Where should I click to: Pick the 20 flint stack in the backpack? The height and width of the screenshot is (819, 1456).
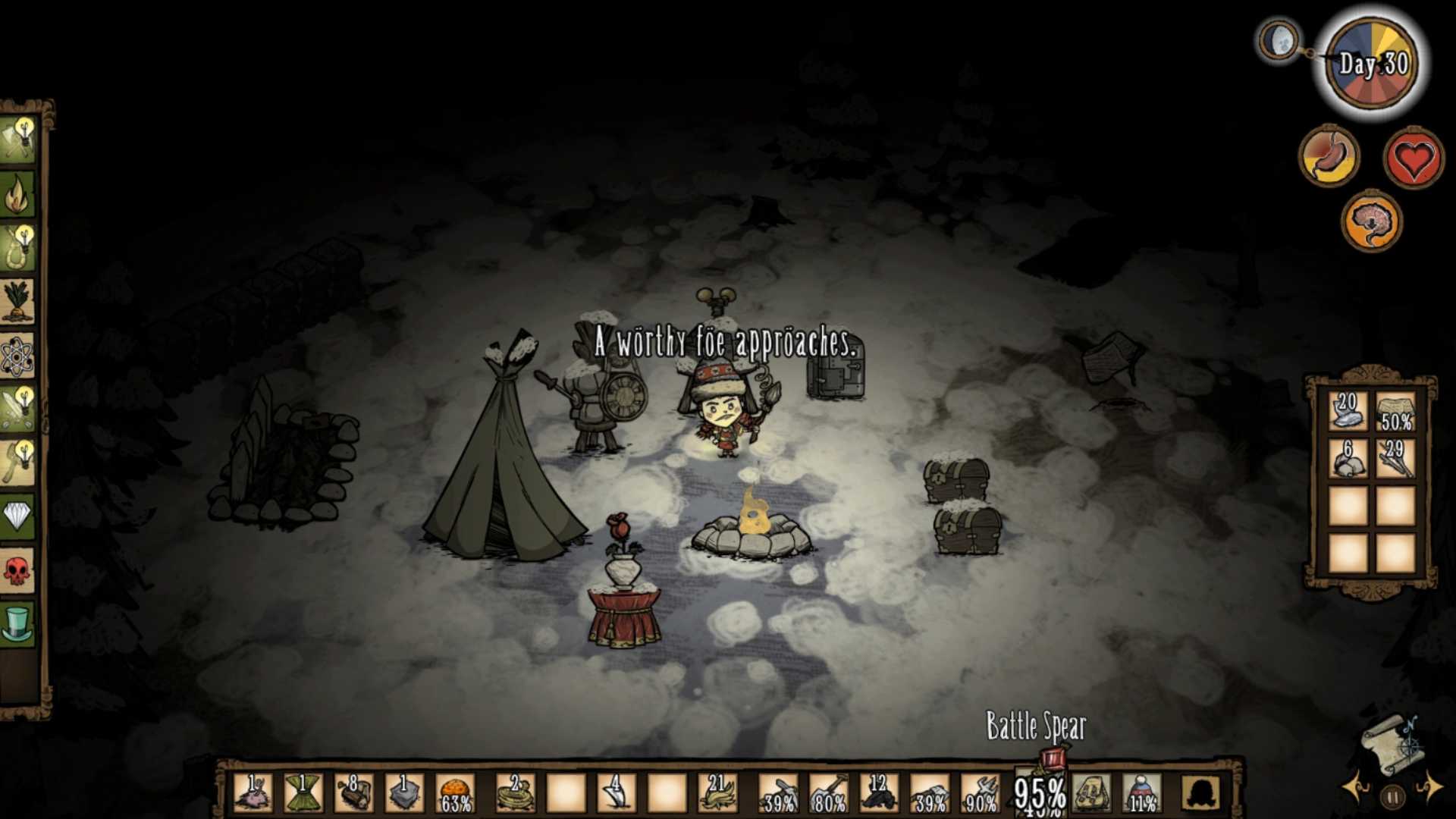1348,411
